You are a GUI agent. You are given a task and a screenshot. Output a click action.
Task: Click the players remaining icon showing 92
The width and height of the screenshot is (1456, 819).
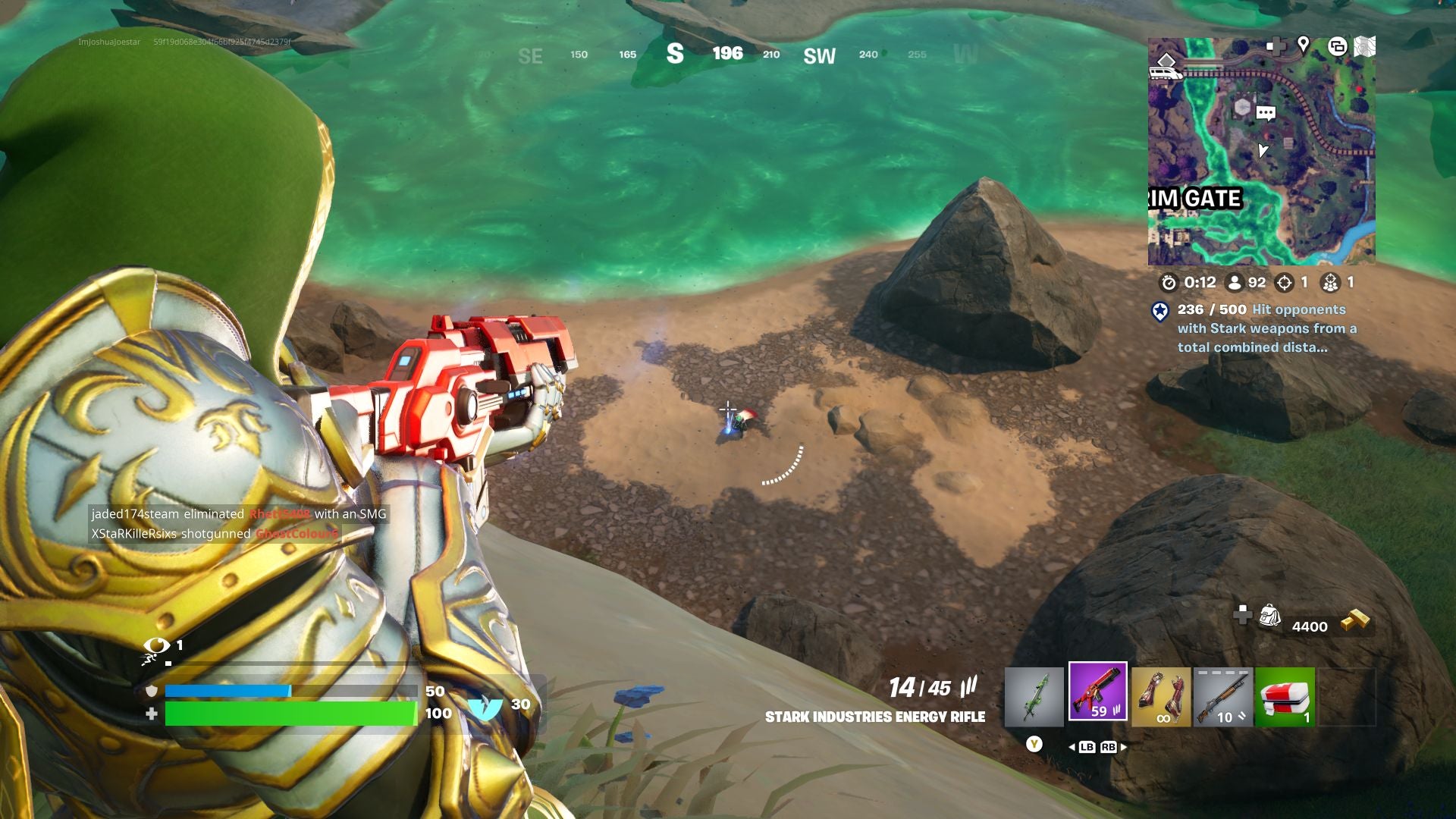1234,282
